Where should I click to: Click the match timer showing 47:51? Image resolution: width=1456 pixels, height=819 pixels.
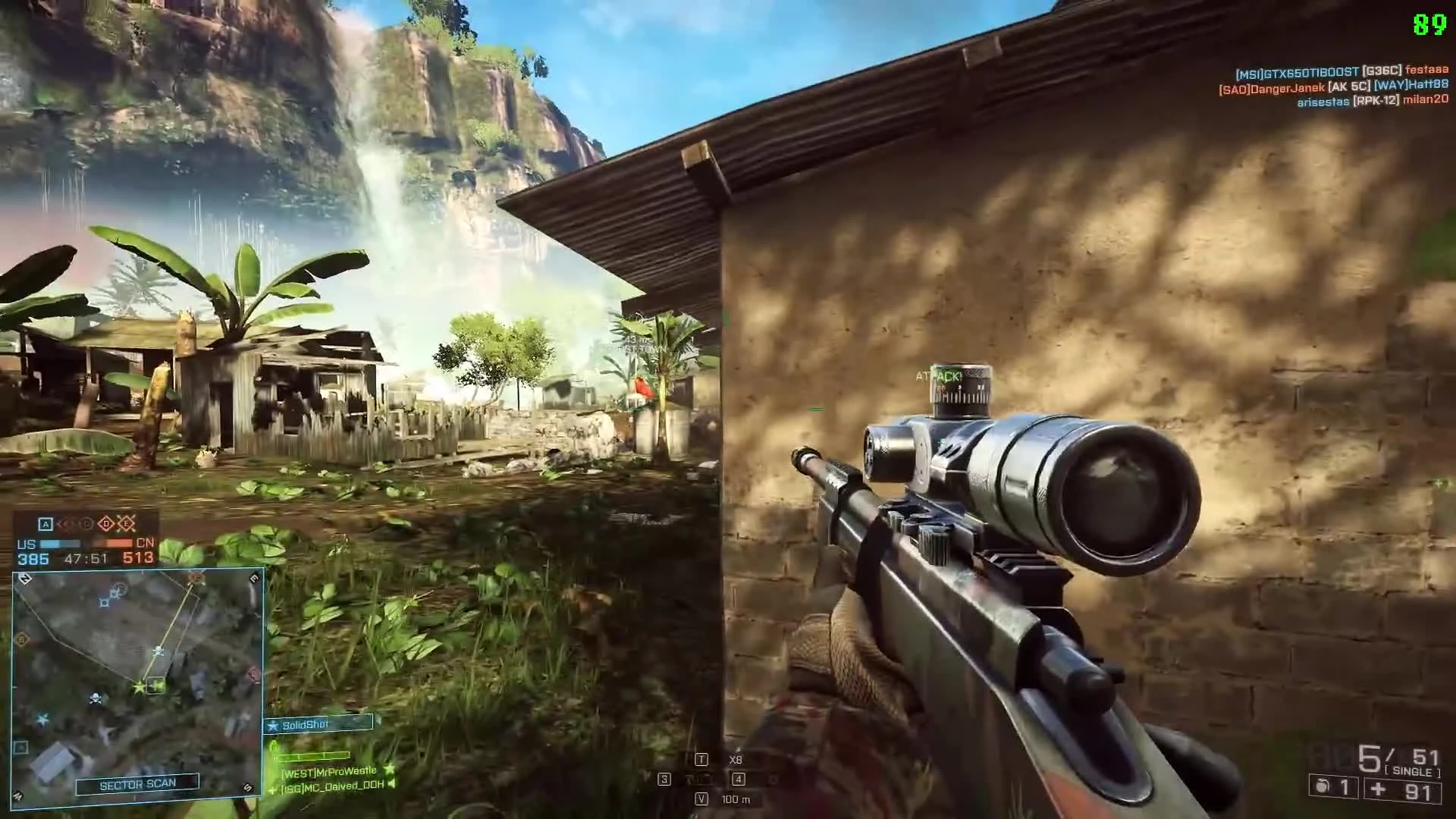[86, 557]
